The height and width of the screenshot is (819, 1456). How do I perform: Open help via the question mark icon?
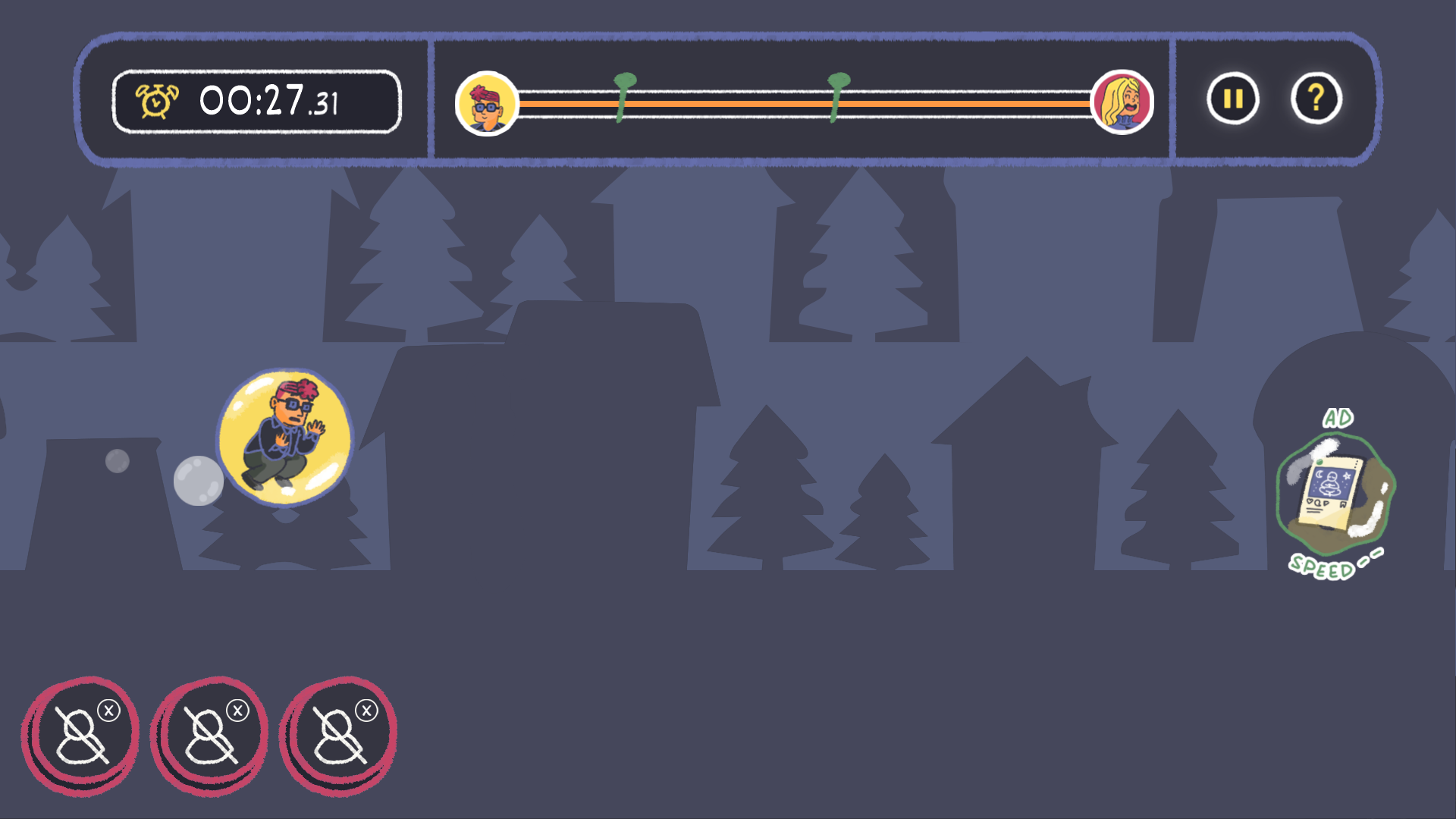[x=1317, y=98]
